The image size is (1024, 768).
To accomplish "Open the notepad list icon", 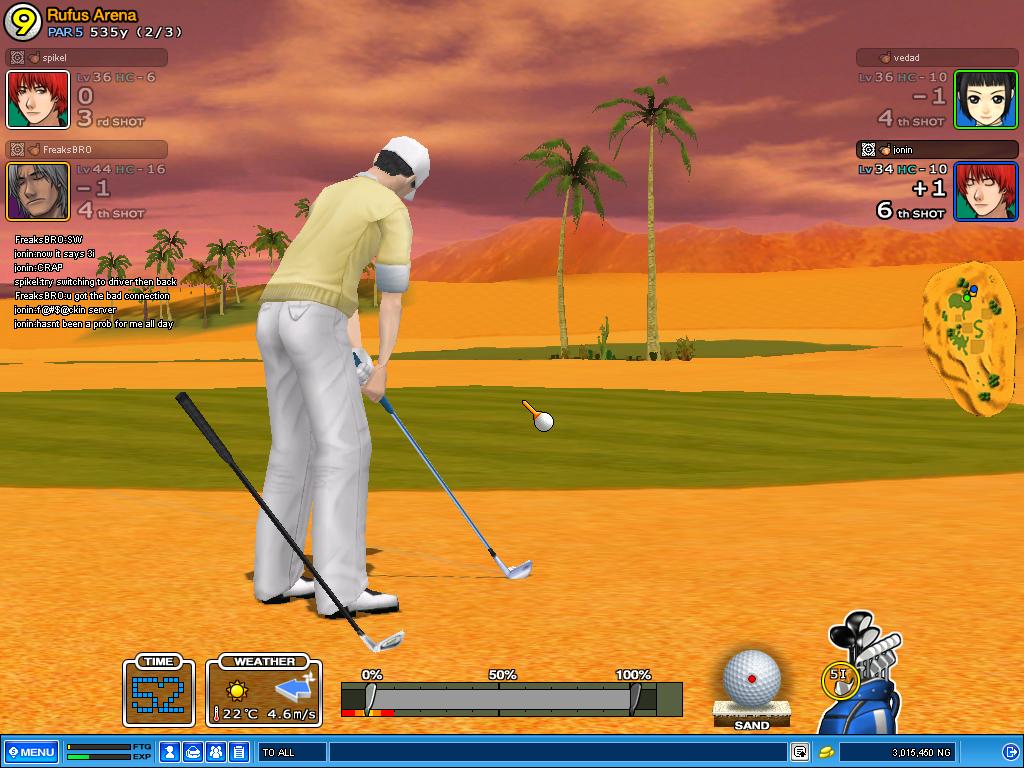I will tap(239, 752).
